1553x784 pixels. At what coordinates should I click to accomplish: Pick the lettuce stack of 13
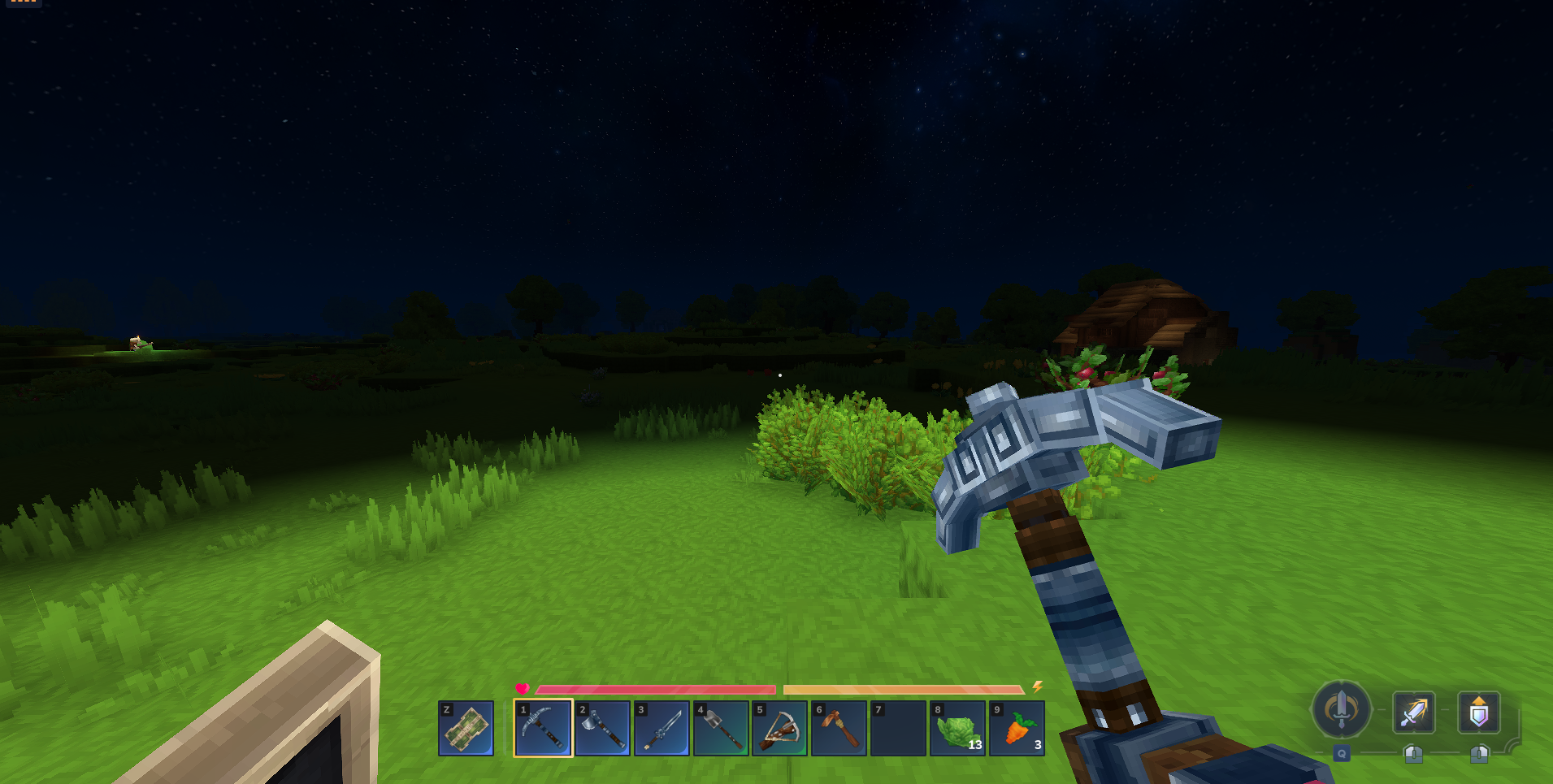(957, 728)
